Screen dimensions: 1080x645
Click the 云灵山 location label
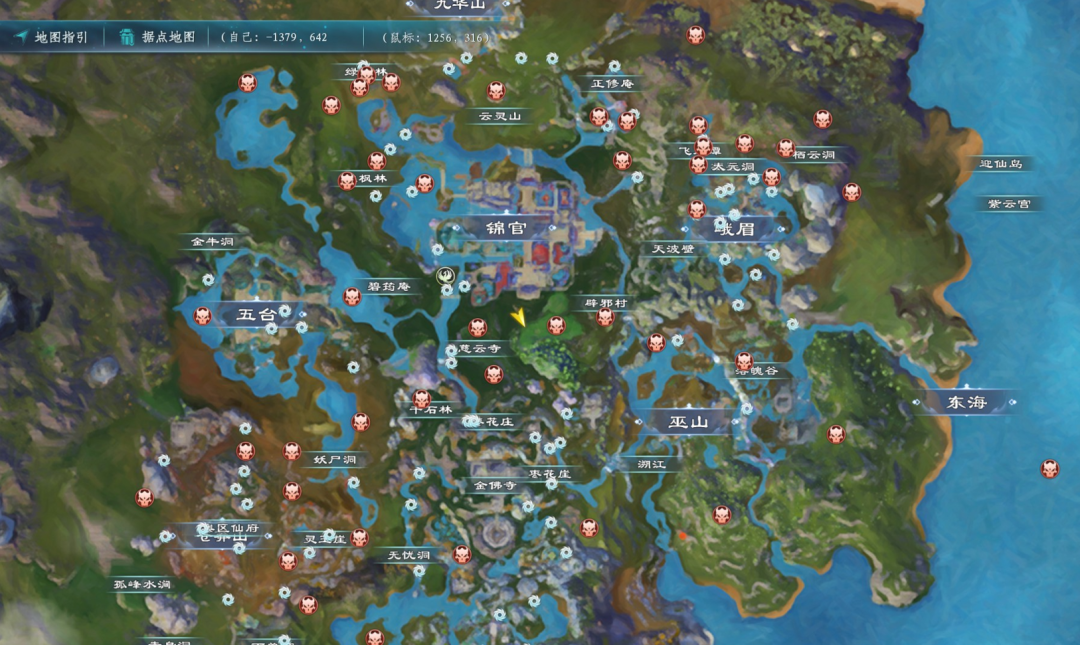coord(500,116)
